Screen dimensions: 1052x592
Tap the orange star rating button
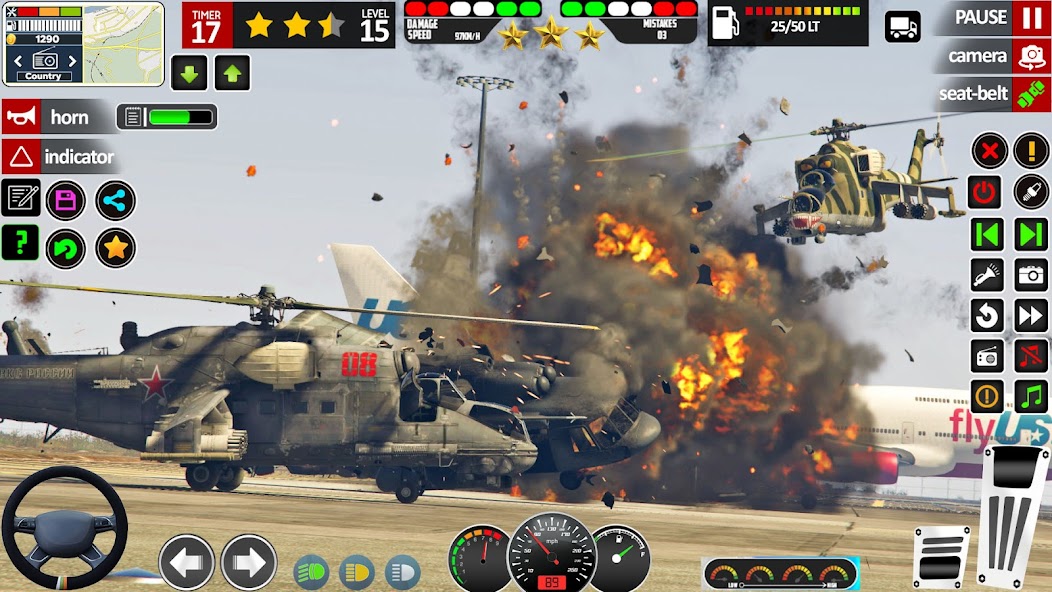tap(115, 247)
